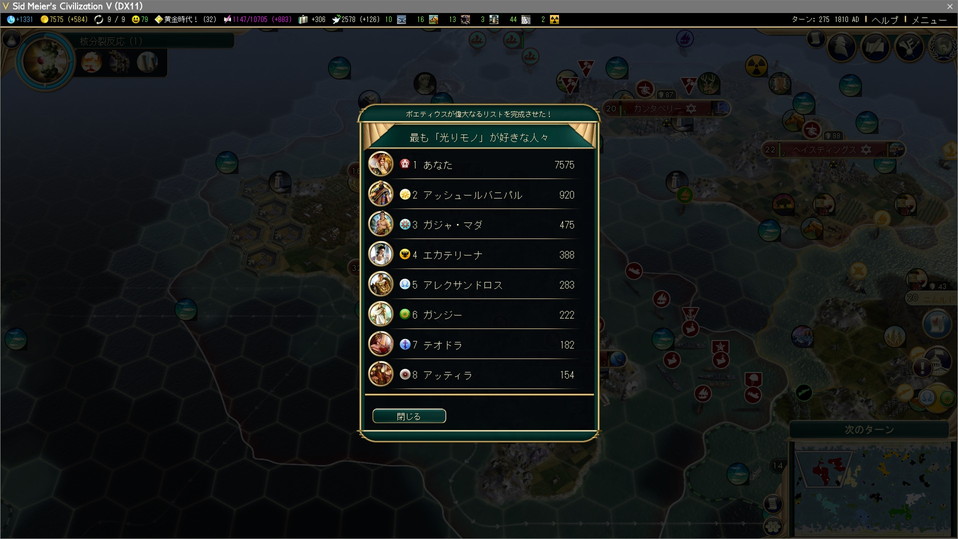Select the あなた row ranked first
This screenshot has width=958, height=539.
click(x=478, y=165)
